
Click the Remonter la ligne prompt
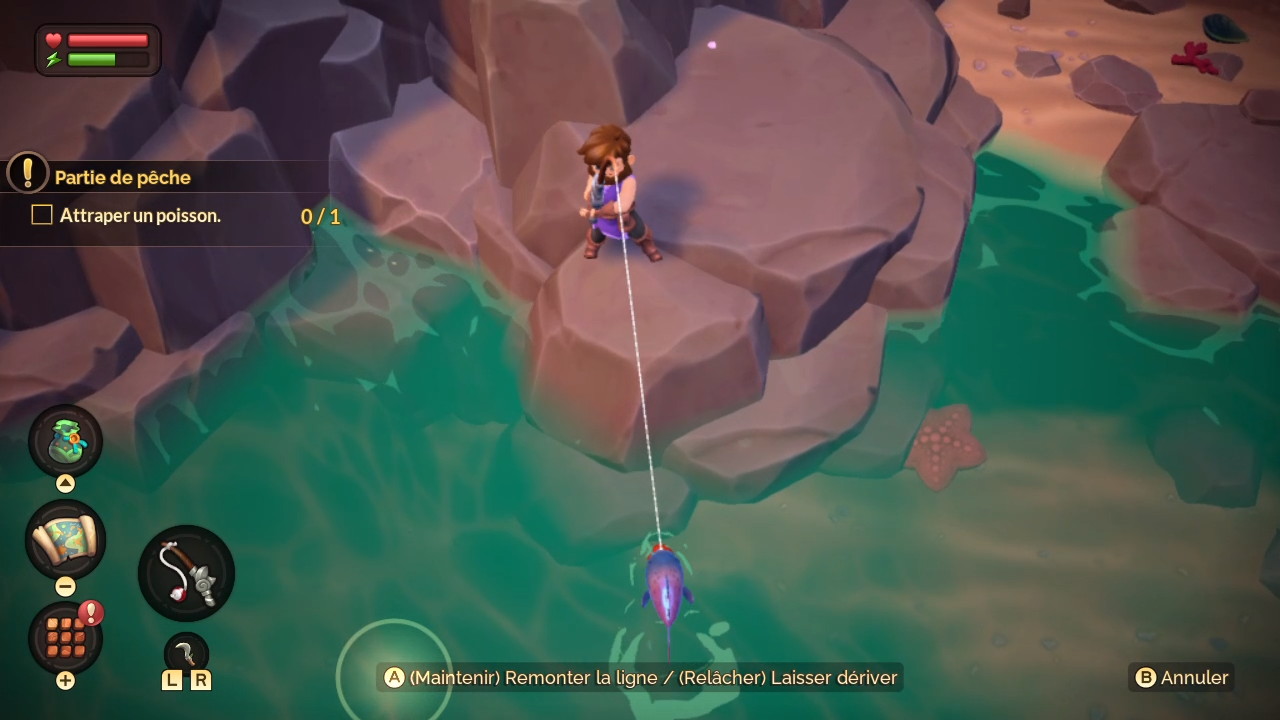coord(640,678)
